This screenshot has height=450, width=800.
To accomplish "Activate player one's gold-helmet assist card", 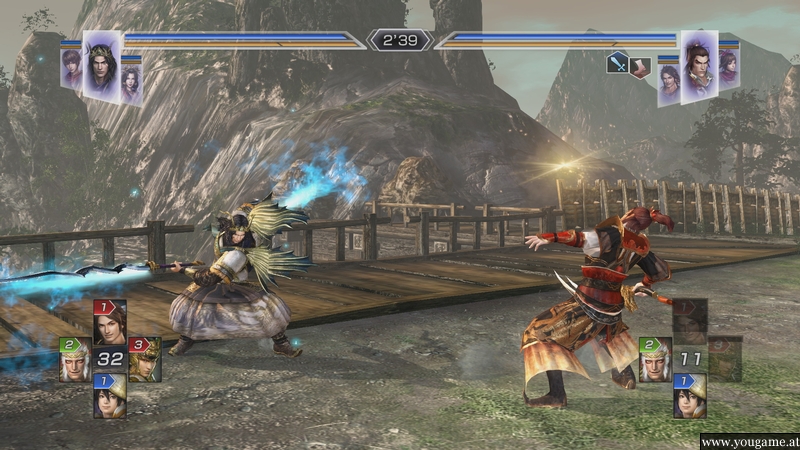I will click(x=144, y=359).
